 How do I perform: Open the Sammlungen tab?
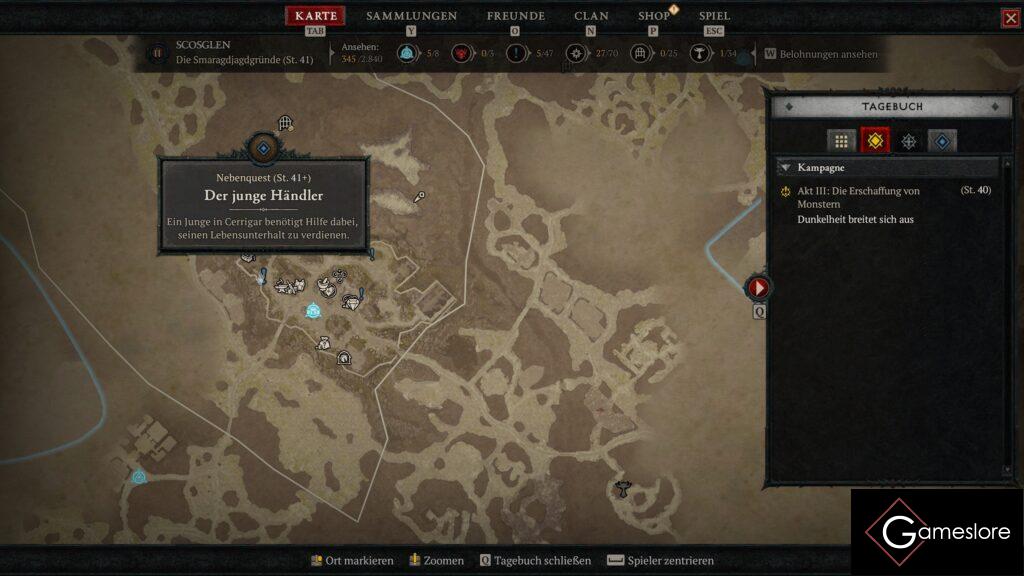[411, 16]
